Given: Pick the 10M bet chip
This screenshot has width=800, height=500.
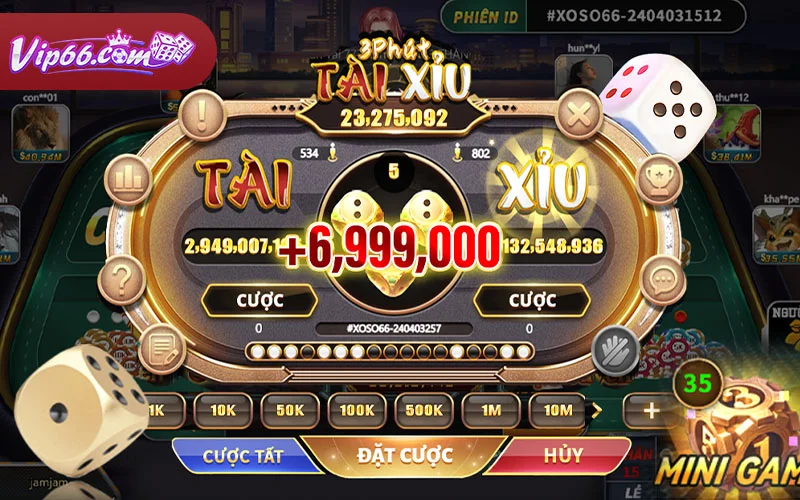Looking at the screenshot, I should pos(558,409).
